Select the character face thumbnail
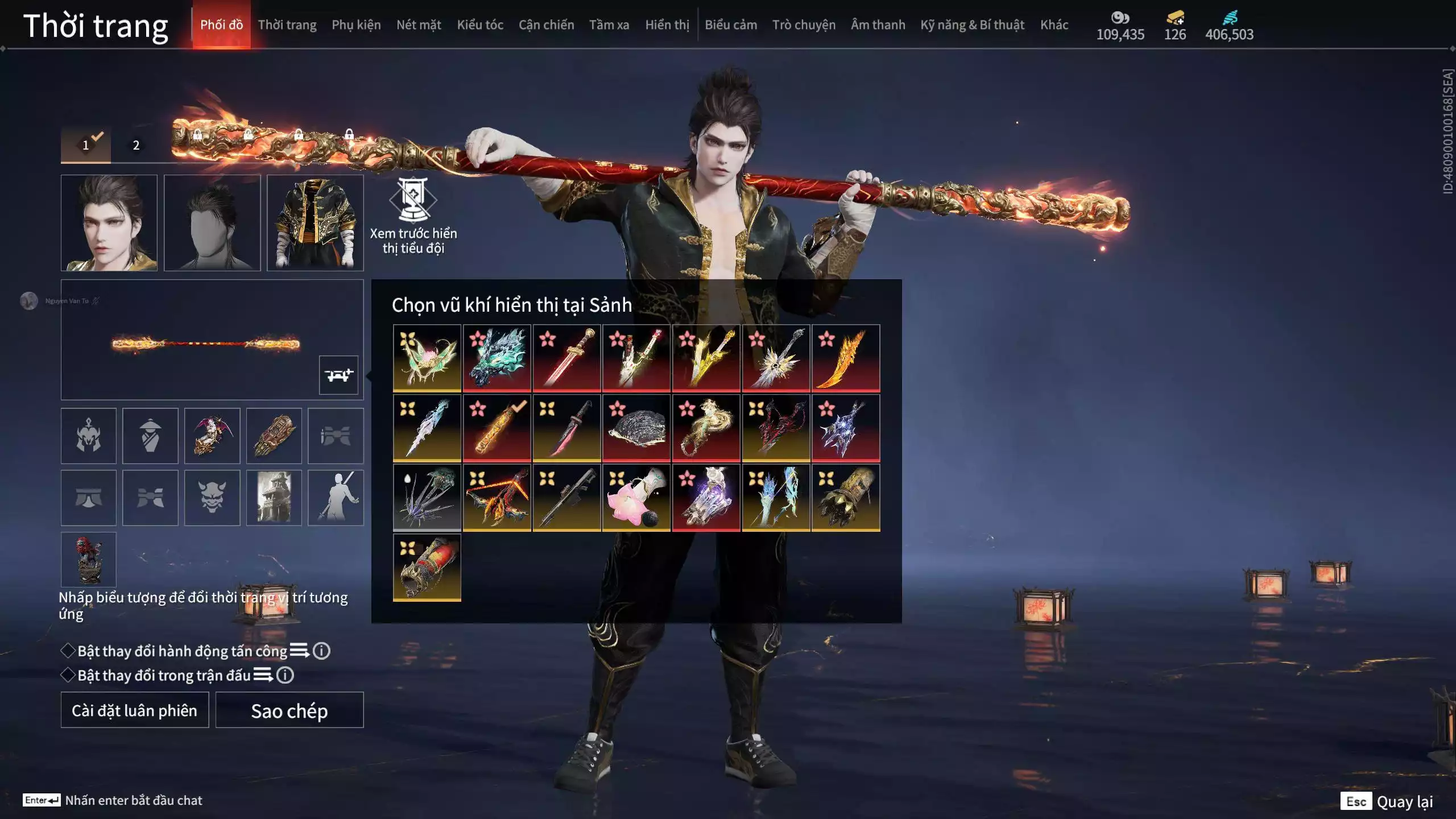This screenshot has height=819, width=1456. [x=109, y=223]
